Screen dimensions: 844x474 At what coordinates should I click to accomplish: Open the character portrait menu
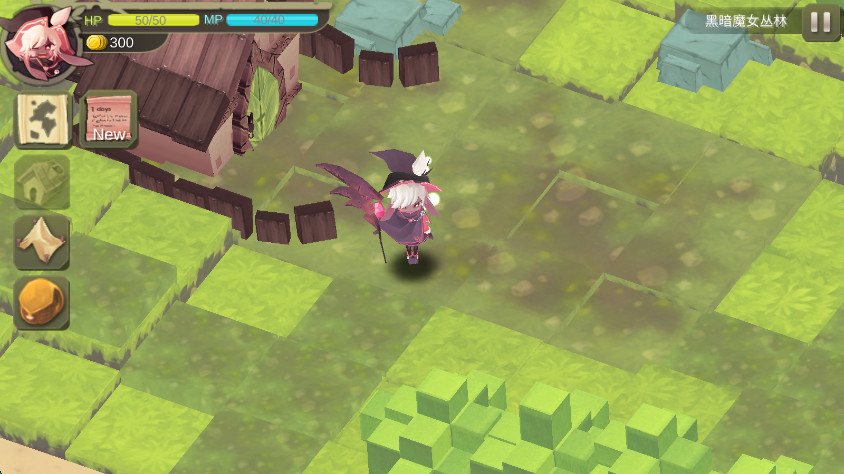(x=39, y=45)
